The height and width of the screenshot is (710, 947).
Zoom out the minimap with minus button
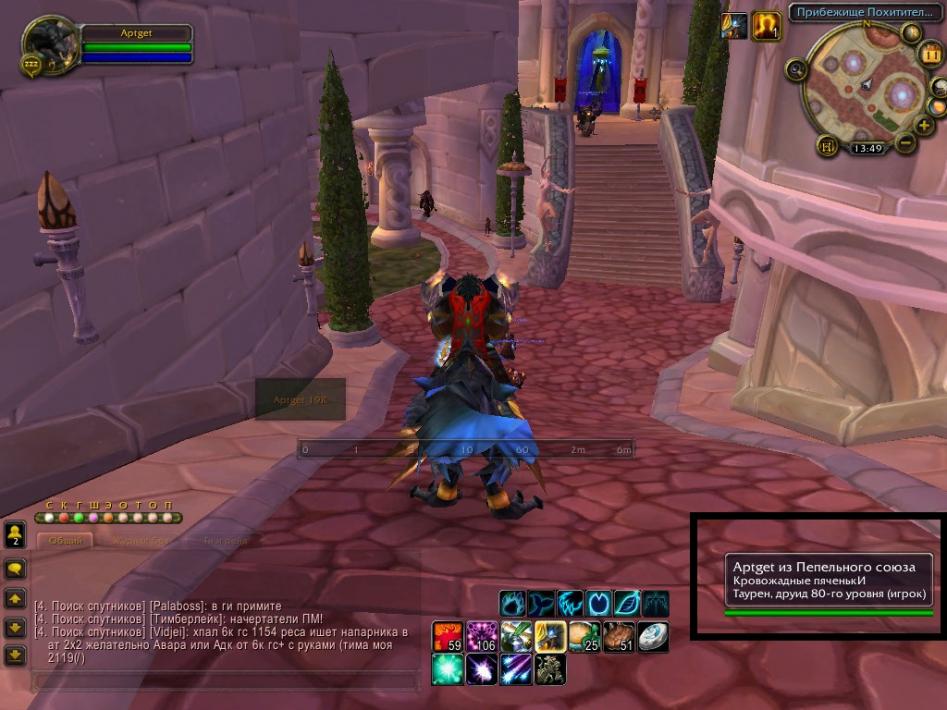point(905,143)
